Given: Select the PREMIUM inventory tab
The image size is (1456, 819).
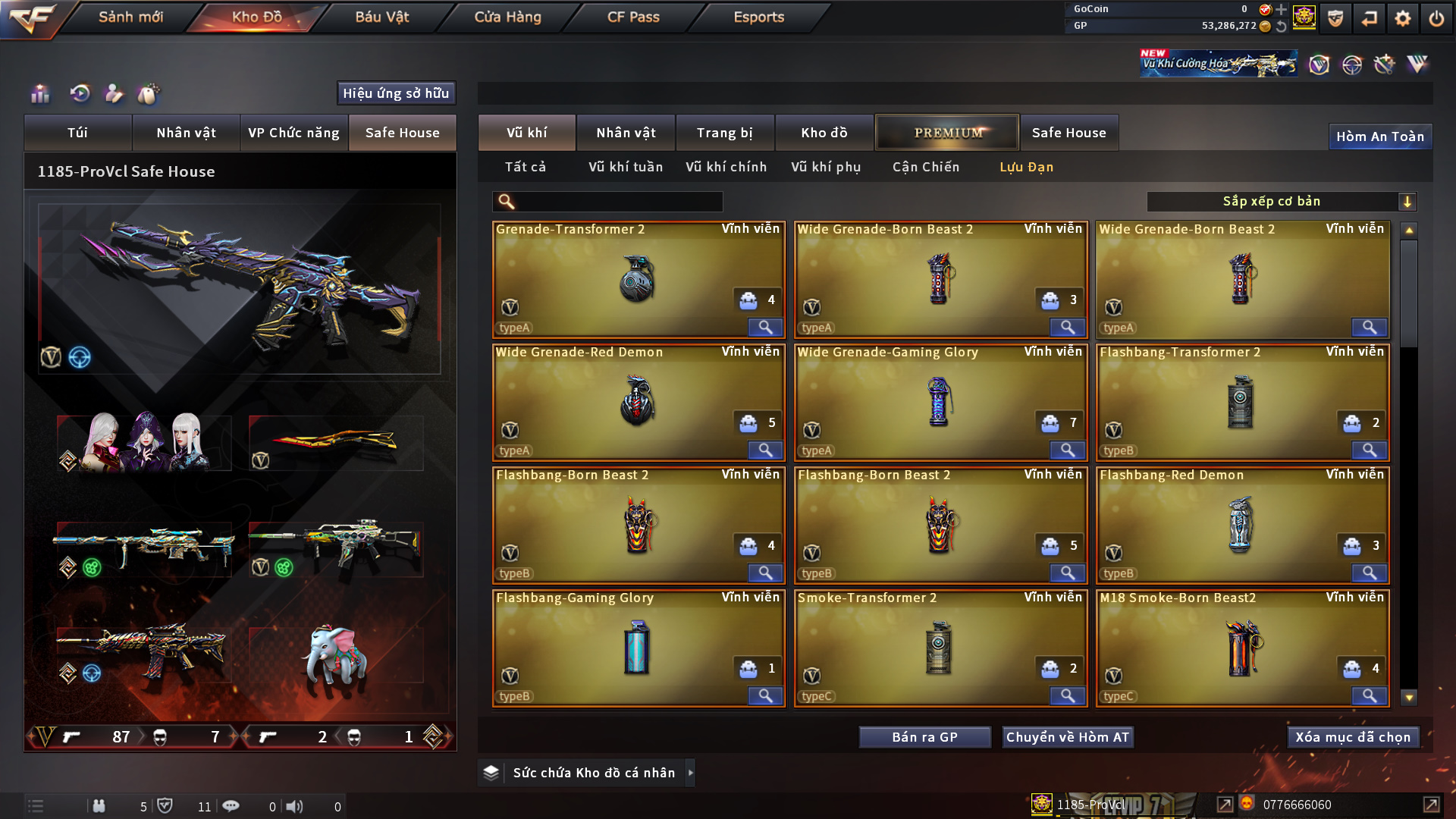Looking at the screenshot, I should pos(947,133).
